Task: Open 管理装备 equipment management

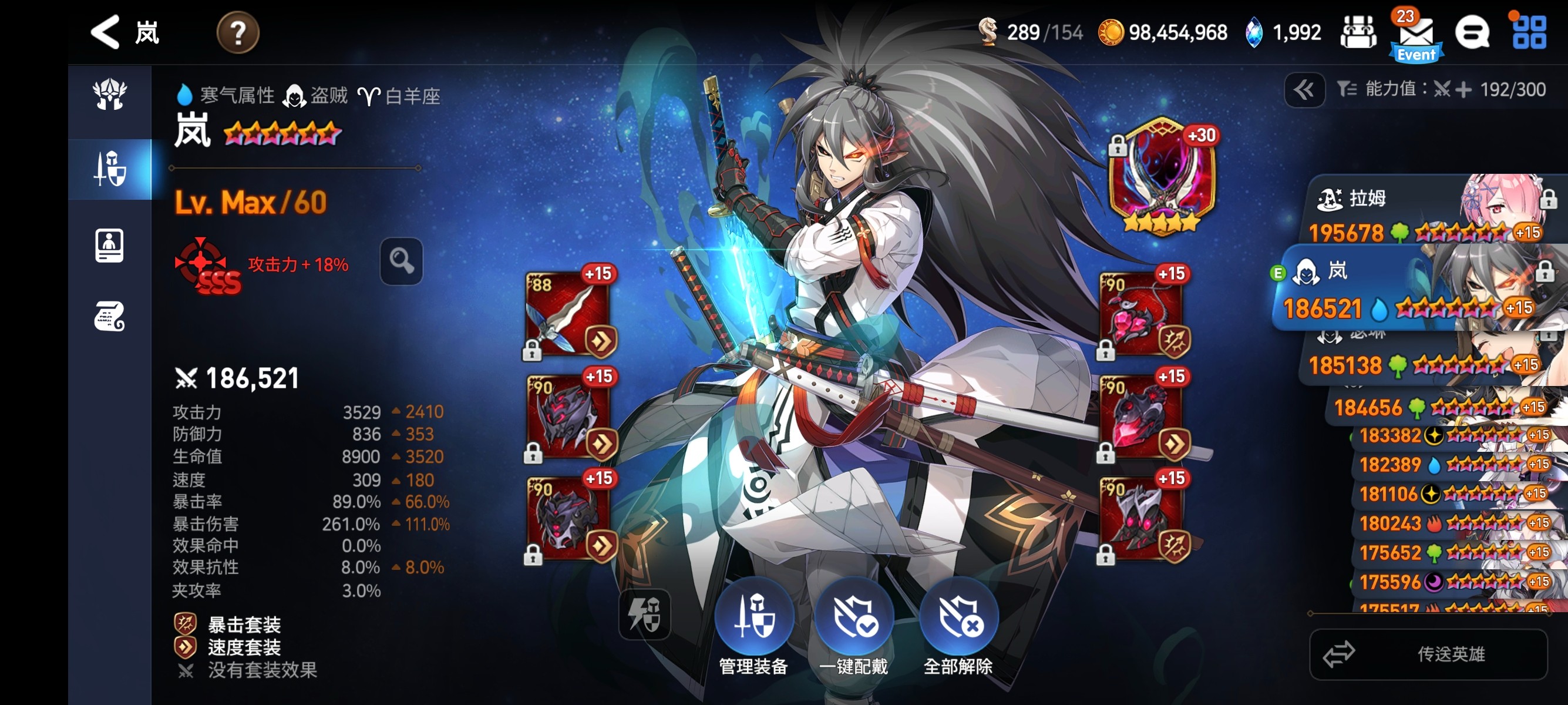Action: 754,626
